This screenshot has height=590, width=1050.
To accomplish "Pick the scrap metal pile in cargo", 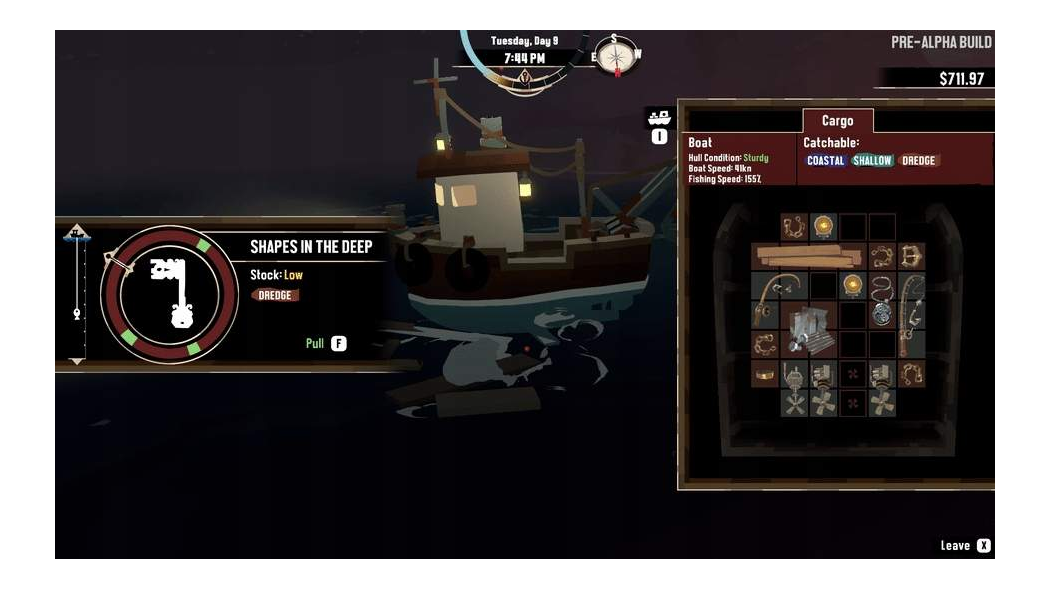I will pos(808,329).
